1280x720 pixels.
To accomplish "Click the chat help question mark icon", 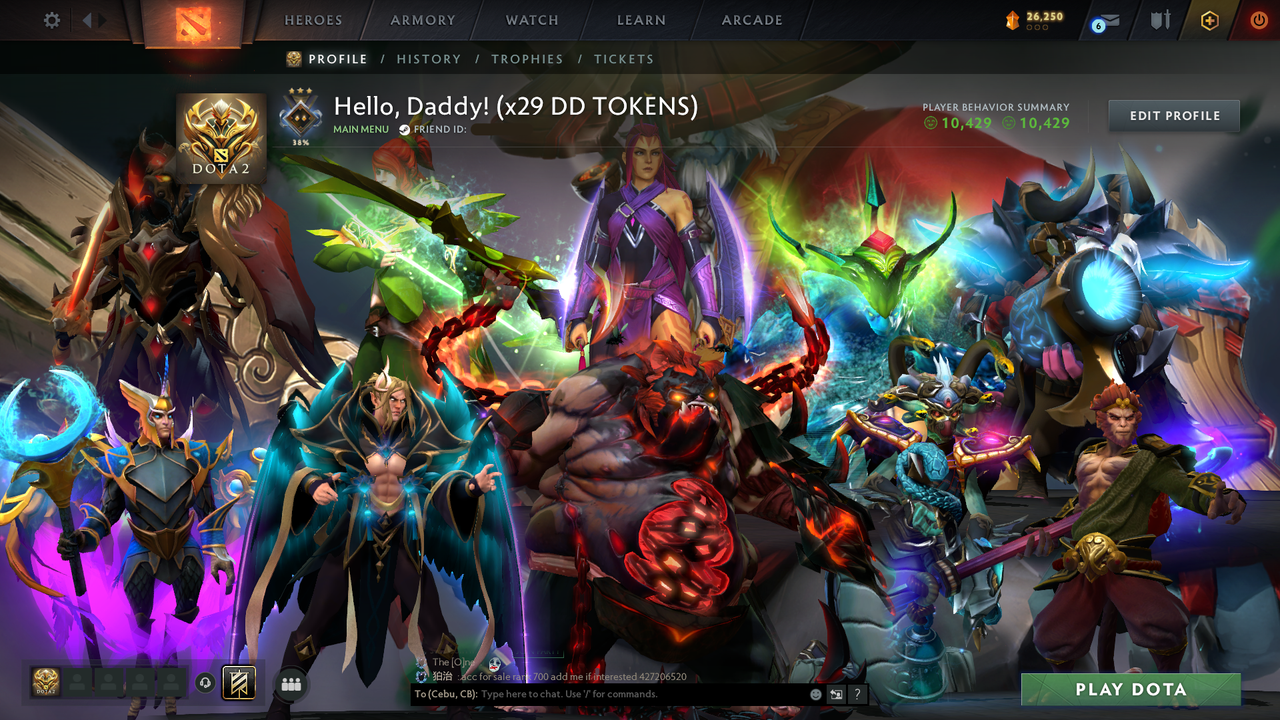I will tap(857, 694).
